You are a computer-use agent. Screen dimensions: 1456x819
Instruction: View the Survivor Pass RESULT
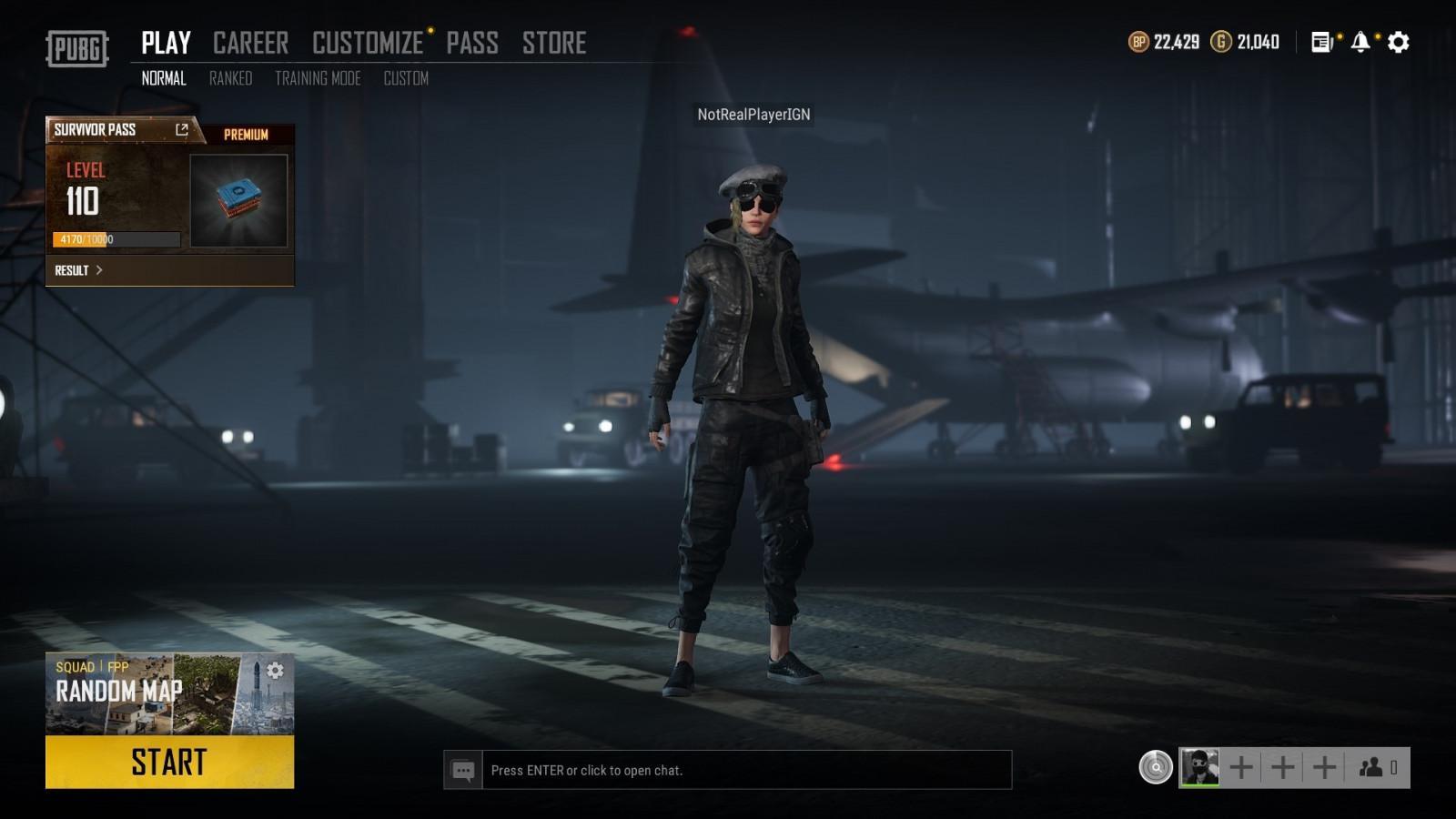pos(78,270)
